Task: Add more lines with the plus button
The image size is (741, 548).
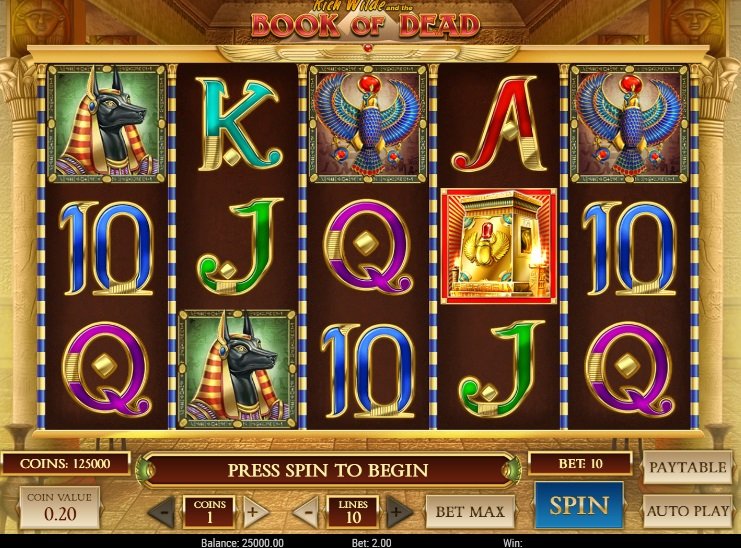Action: pos(398,513)
